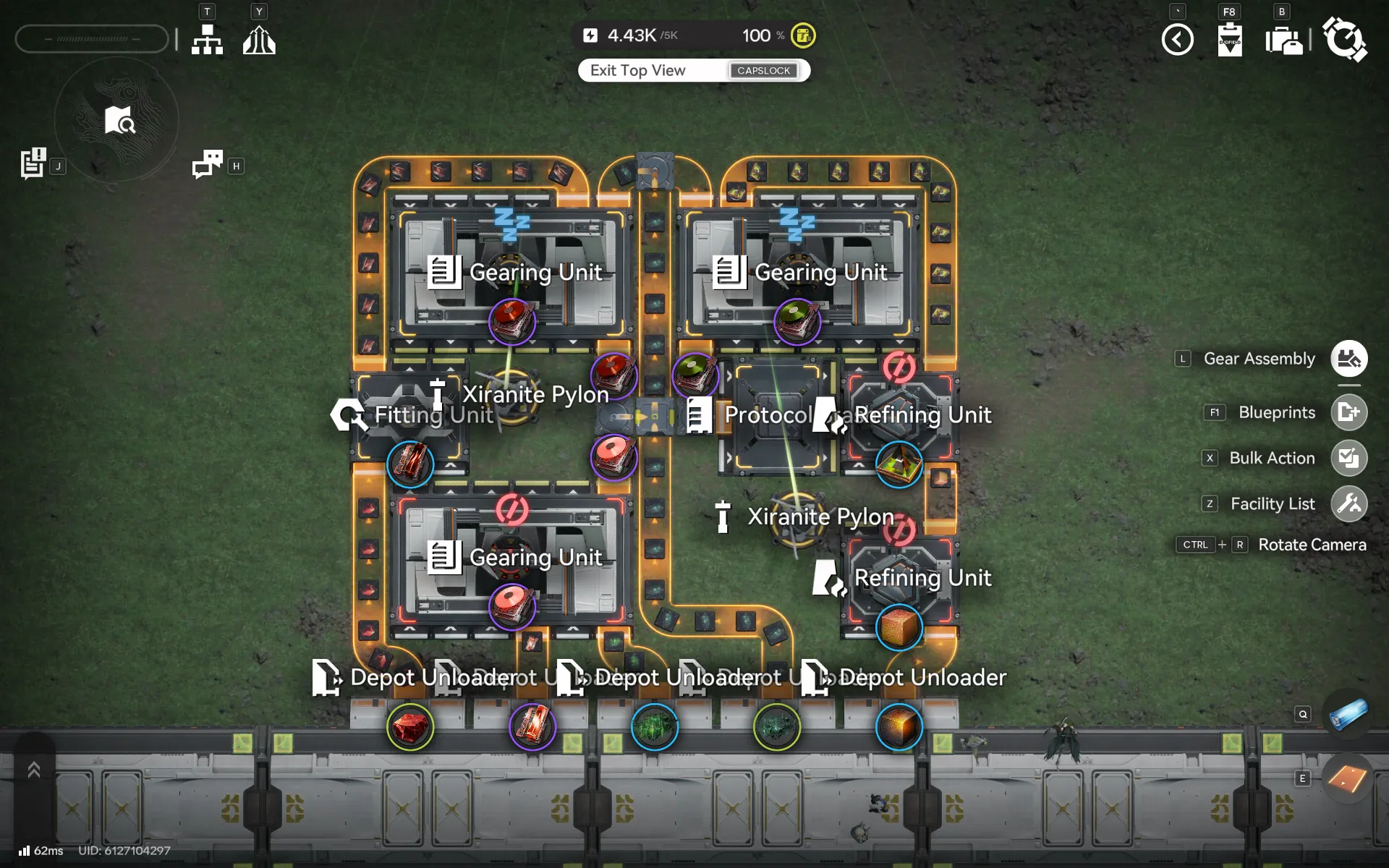Open the Gear Assembly panel
The image size is (1389, 868).
pyautogui.click(x=1348, y=358)
